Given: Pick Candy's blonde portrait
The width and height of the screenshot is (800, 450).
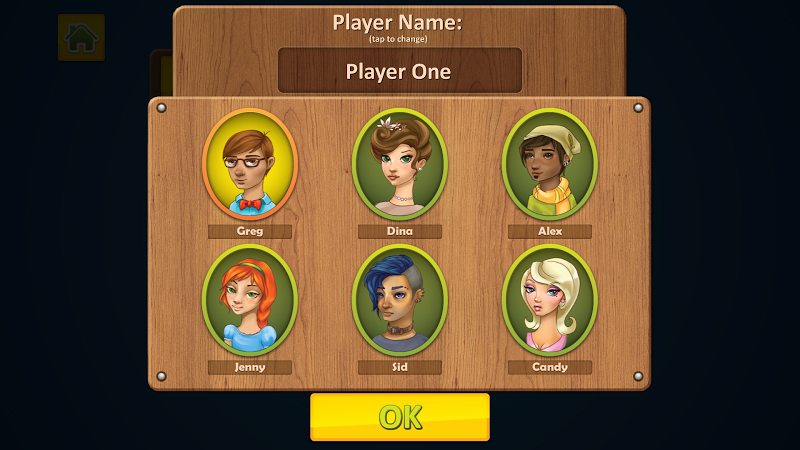Looking at the screenshot, I should (x=549, y=301).
